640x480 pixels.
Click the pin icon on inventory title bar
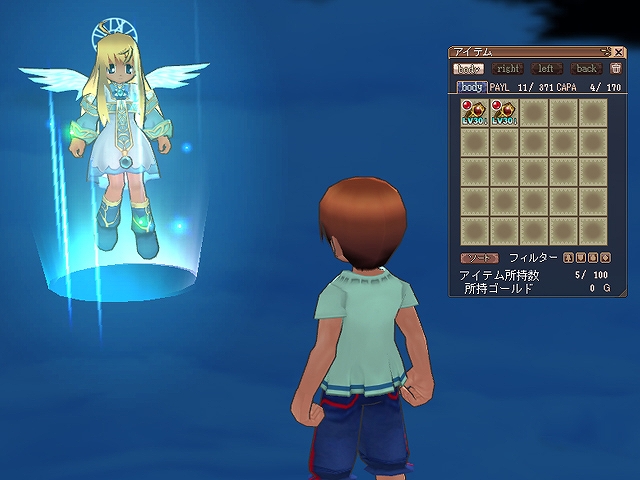[605, 51]
